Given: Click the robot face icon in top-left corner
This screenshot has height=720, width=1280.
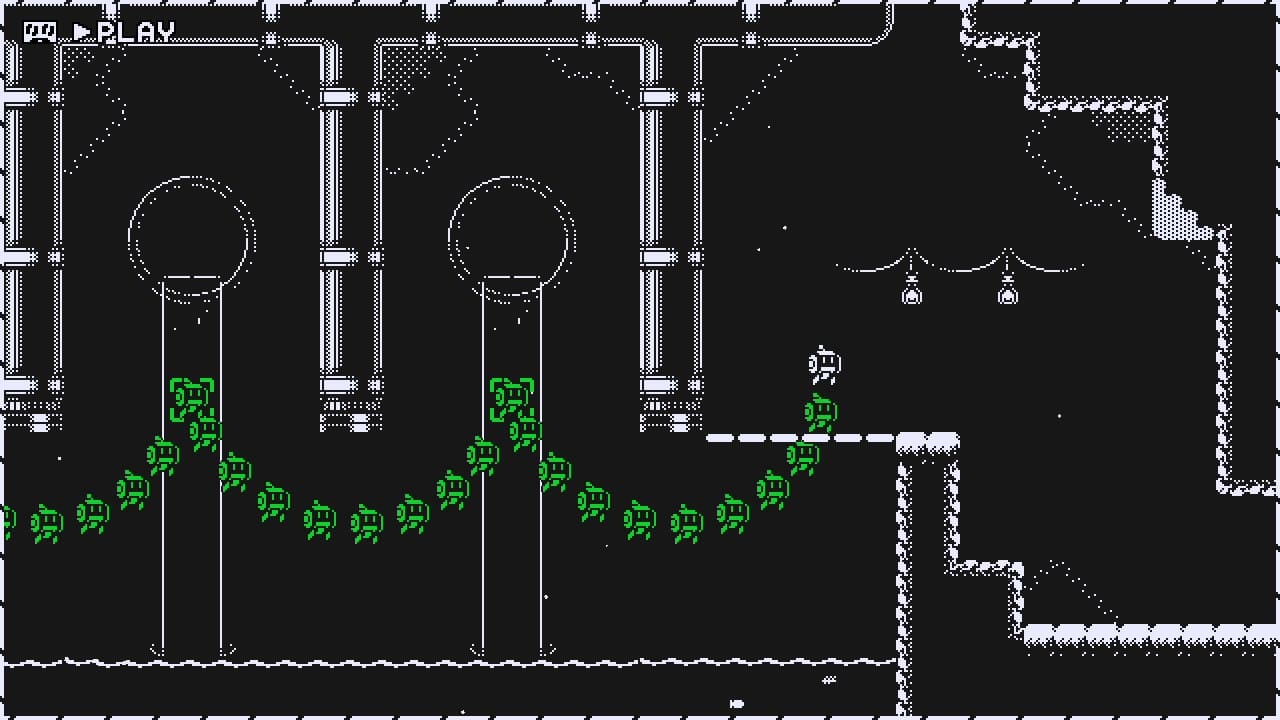Looking at the screenshot, I should coord(42,29).
